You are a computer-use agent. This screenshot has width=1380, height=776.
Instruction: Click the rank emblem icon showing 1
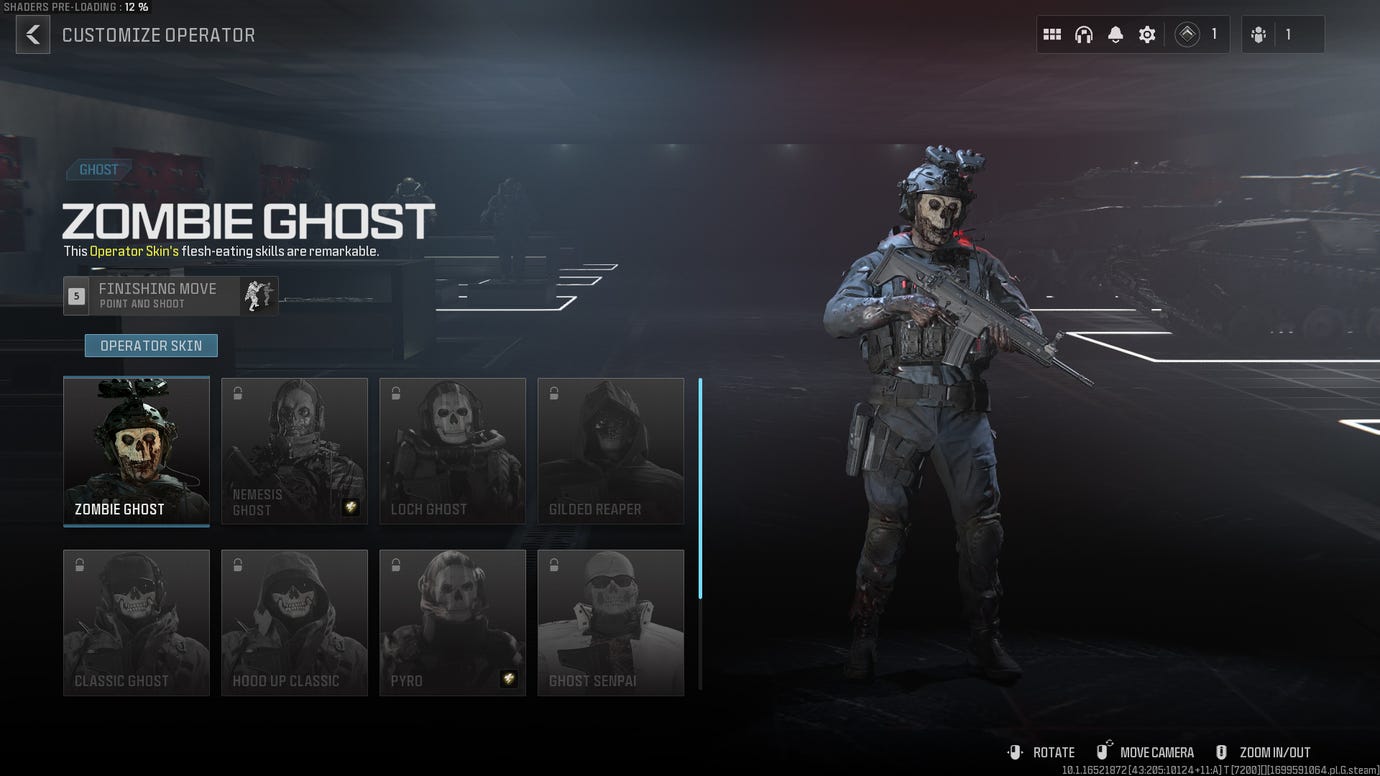(x=1187, y=34)
